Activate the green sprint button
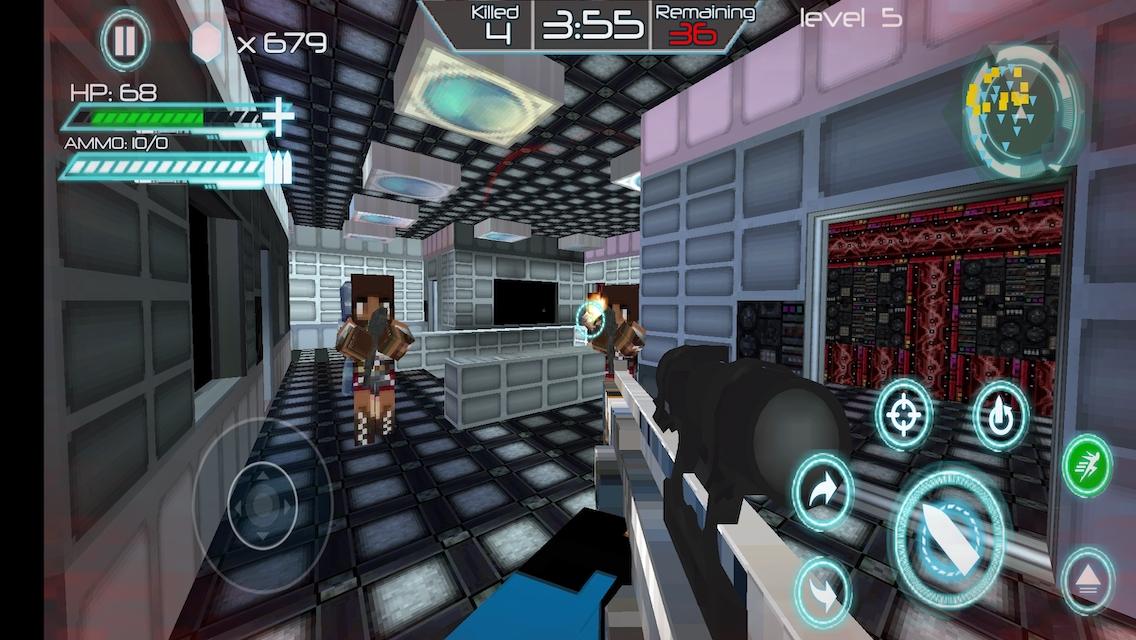The height and width of the screenshot is (640, 1136). click(1087, 465)
